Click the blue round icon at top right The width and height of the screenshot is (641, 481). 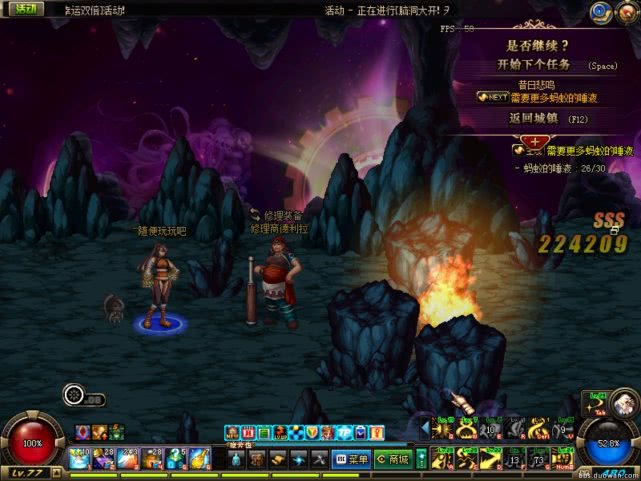(600, 11)
